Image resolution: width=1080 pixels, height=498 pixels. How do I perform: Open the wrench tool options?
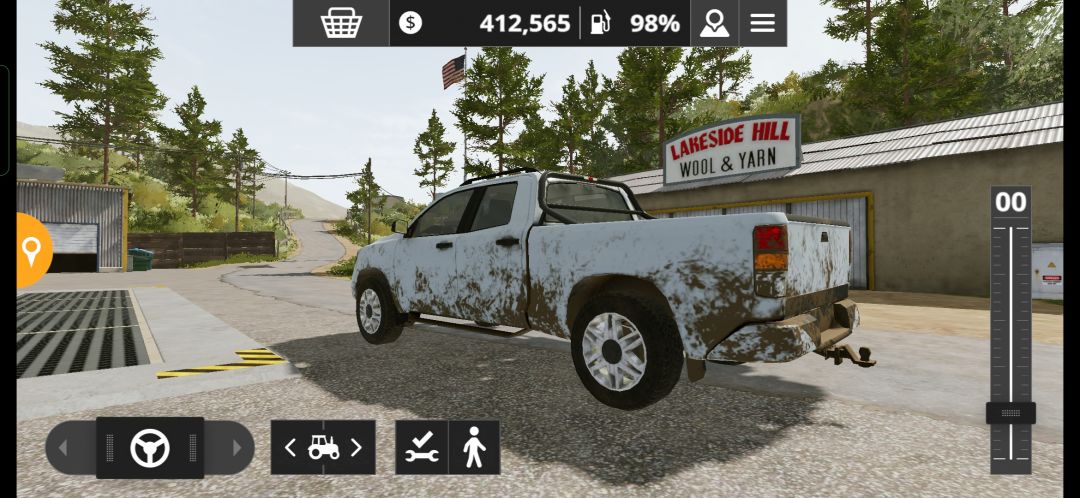pos(421,448)
